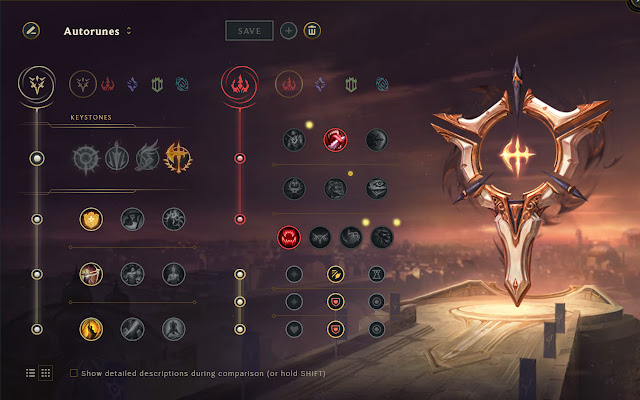Select the hourglass ability haste shard
Image resolution: width=640 pixels, height=400 pixels.
tap(376, 273)
